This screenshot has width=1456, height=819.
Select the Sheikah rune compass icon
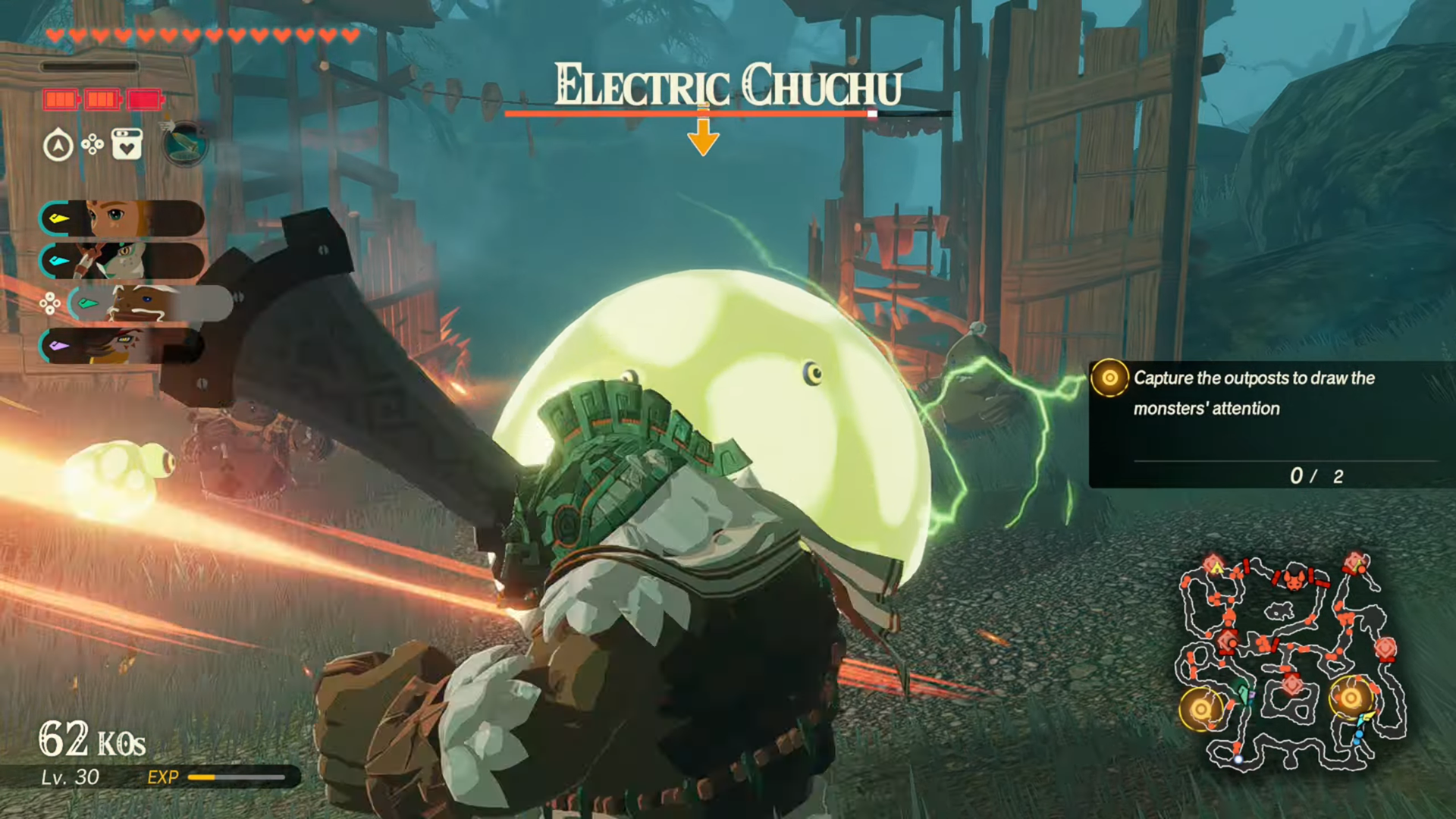click(x=58, y=144)
